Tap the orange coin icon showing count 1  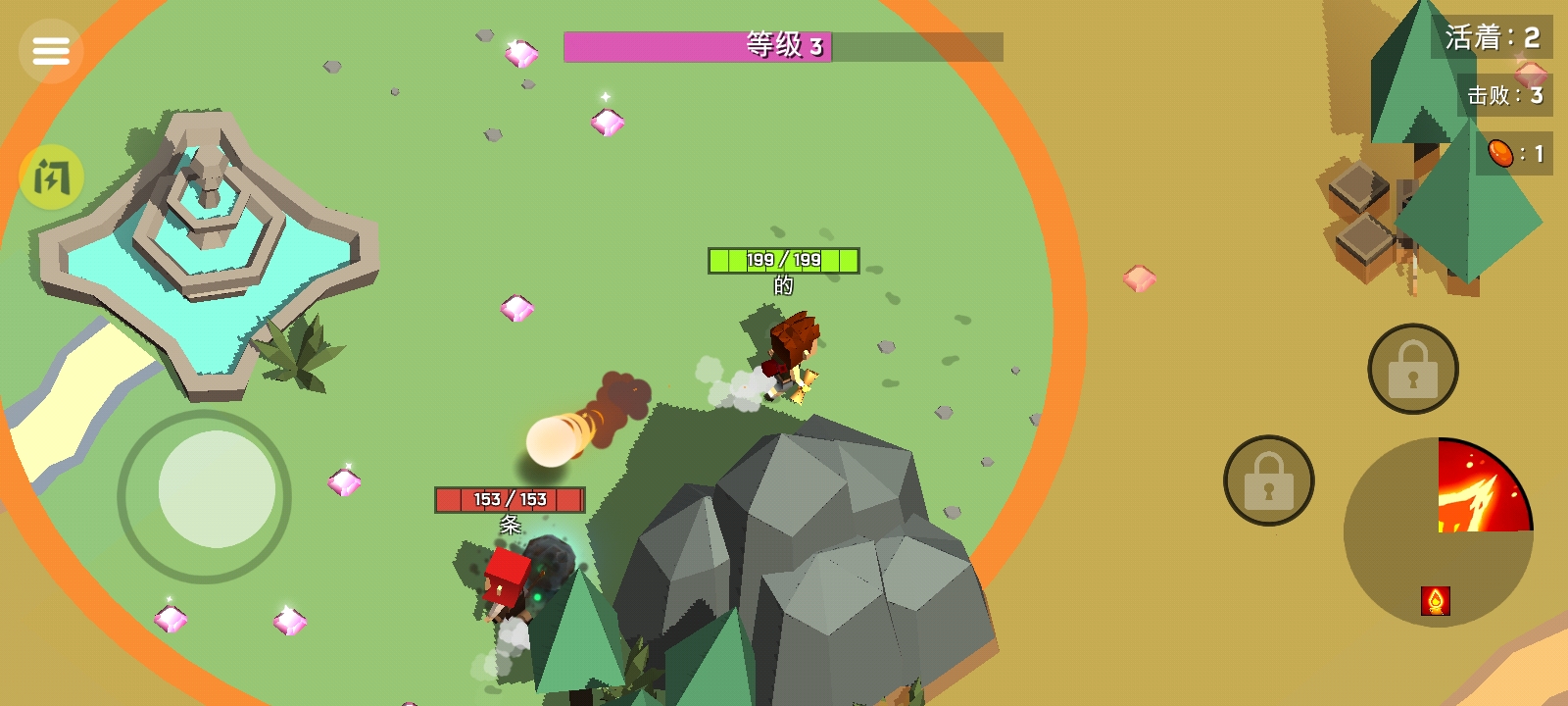1498,153
